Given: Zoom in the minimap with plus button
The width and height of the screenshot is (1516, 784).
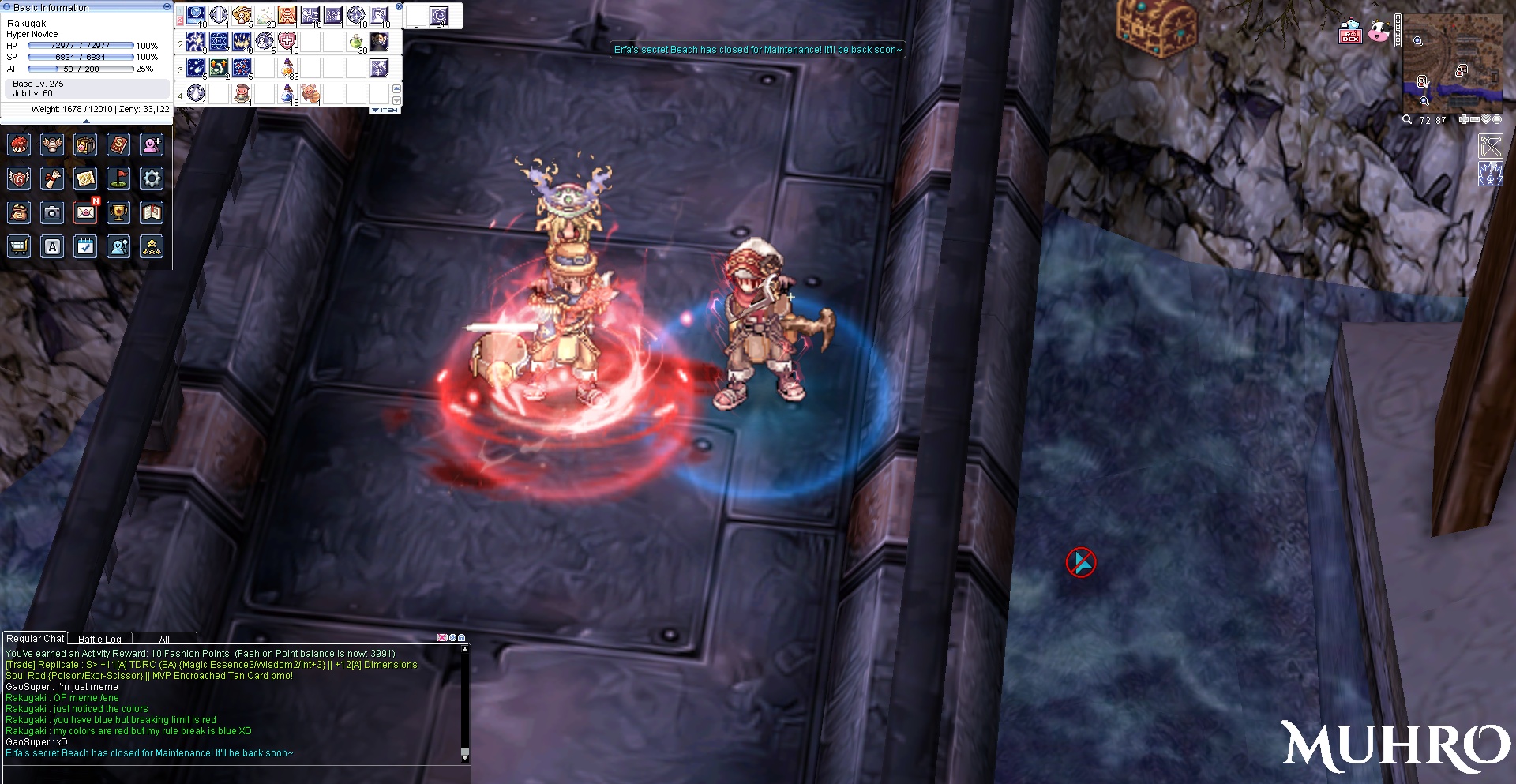Looking at the screenshot, I should (x=1464, y=119).
